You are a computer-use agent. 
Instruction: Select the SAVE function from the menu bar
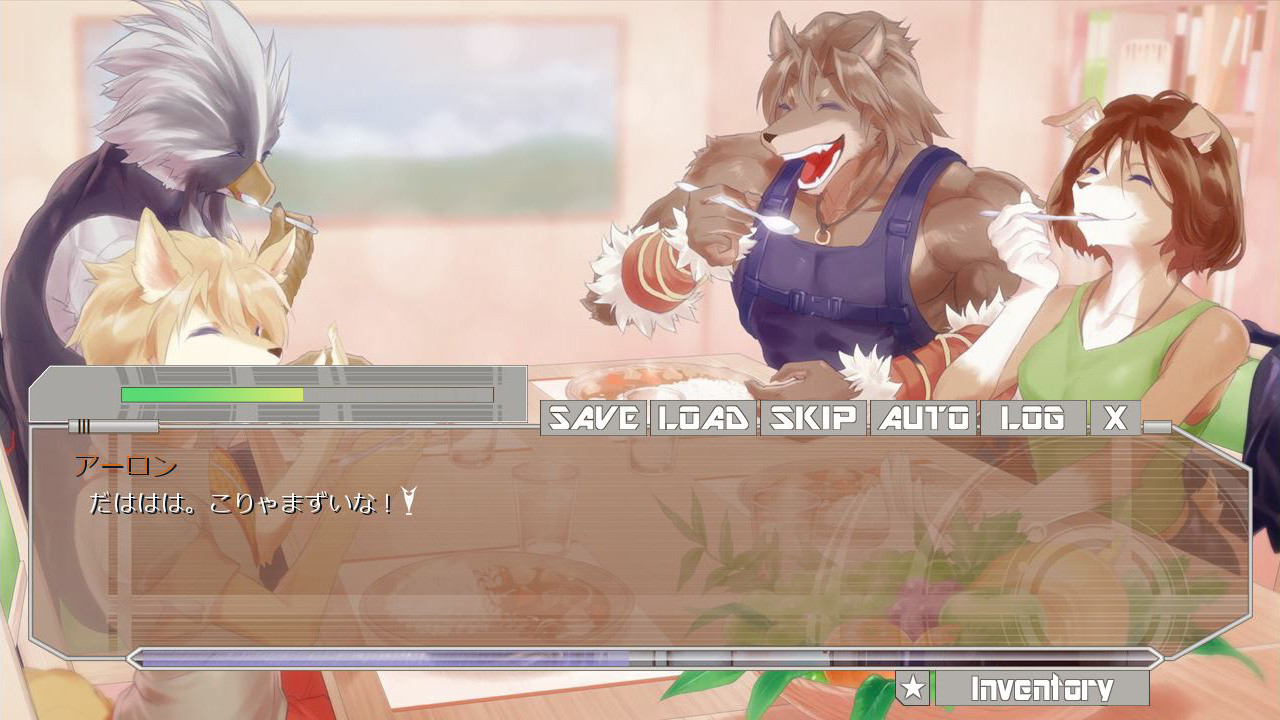592,420
